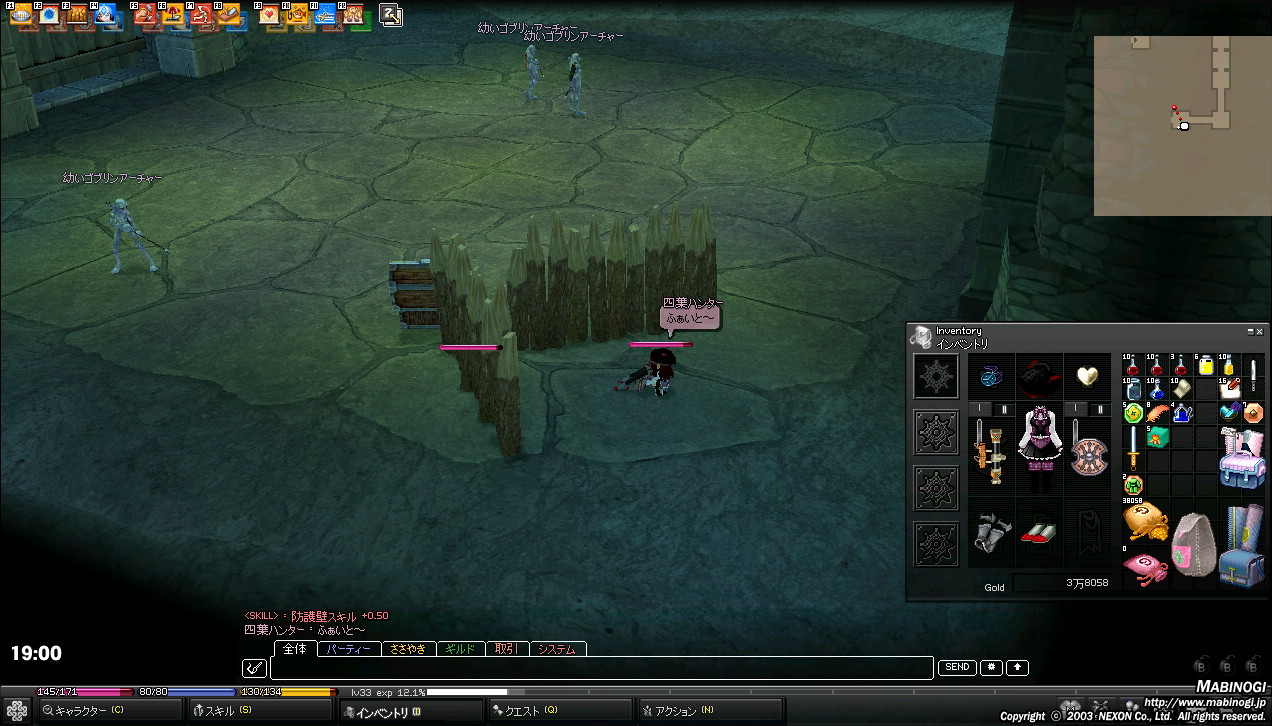1272x726 pixels.
Task: Switch chat to the パーティー tab
Action: coord(349,649)
